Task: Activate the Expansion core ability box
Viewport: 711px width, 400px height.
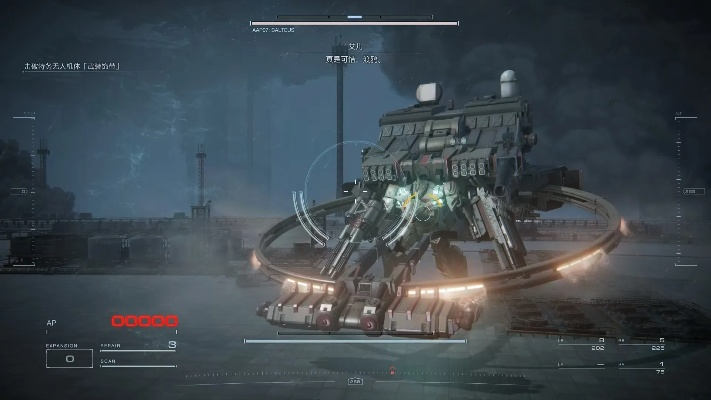Action: coord(70,357)
